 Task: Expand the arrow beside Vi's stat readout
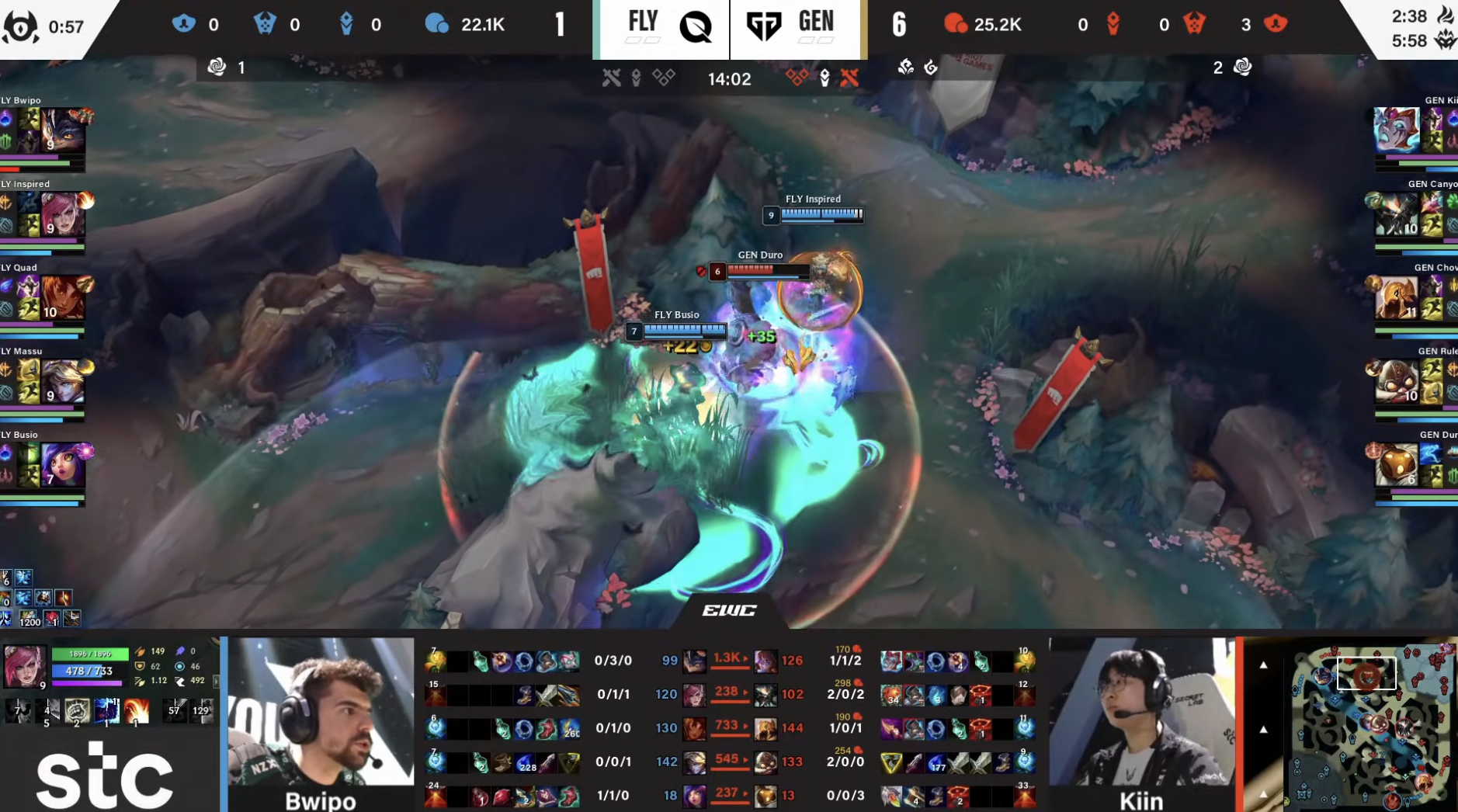tap(217, 681)
